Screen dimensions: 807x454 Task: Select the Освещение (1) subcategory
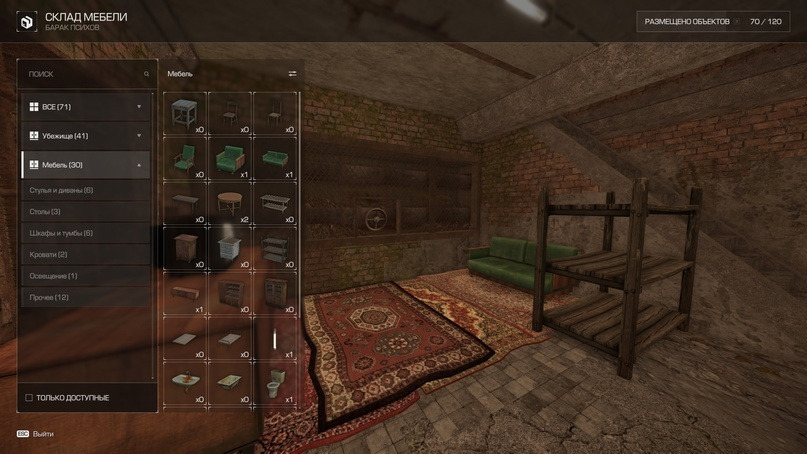[x=87, y=276]
